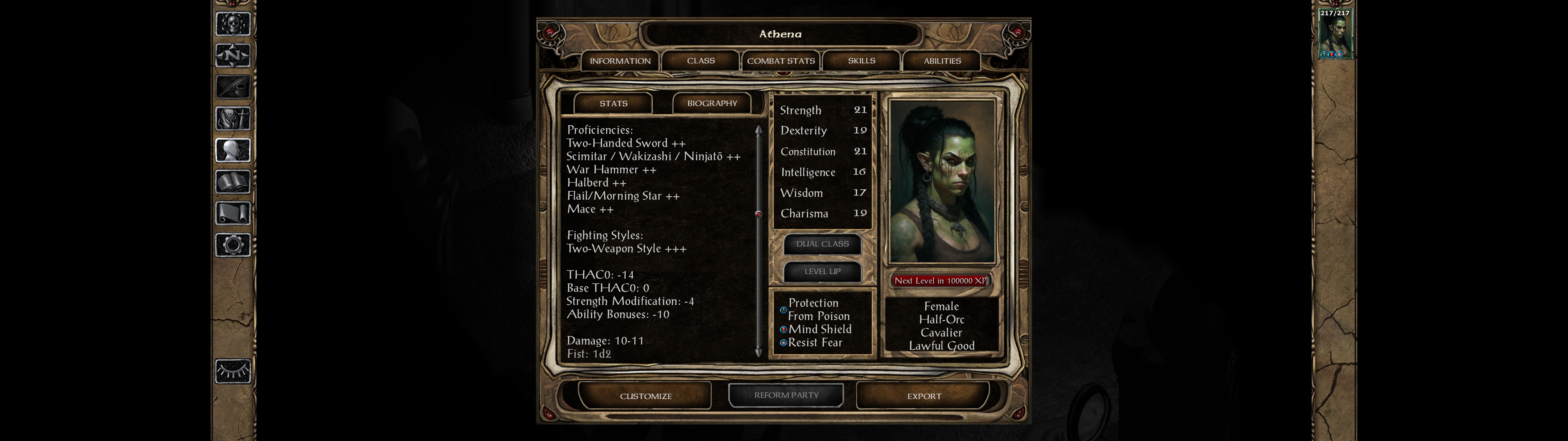Switch to the Class tab

[x=701, y=61]
